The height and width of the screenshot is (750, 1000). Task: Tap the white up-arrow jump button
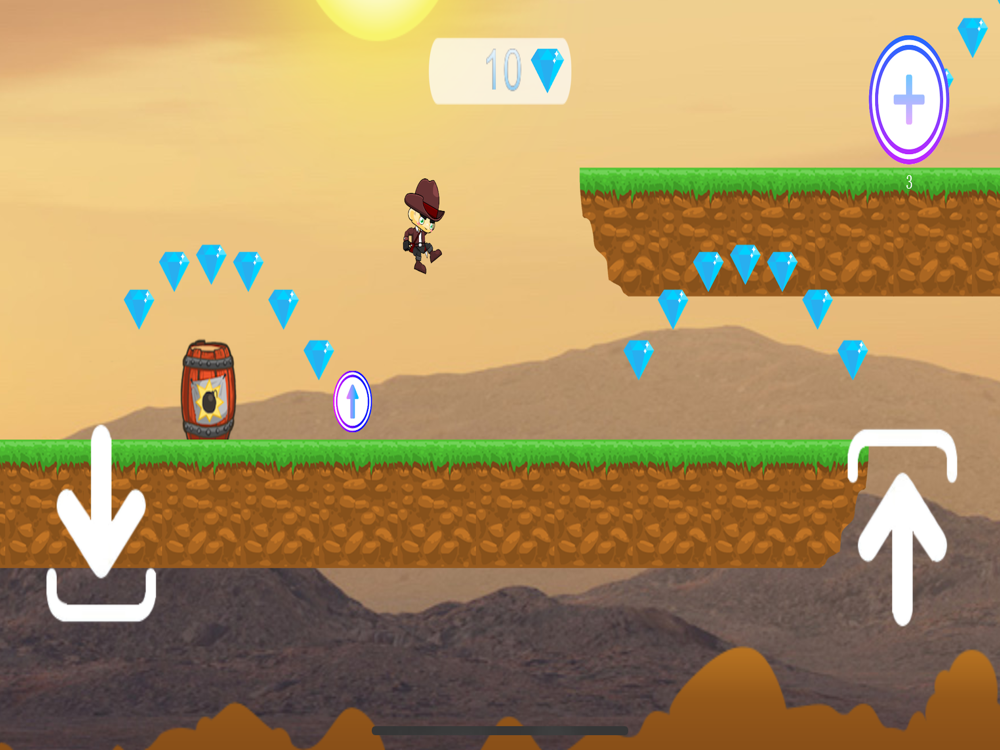coord(902,528)
